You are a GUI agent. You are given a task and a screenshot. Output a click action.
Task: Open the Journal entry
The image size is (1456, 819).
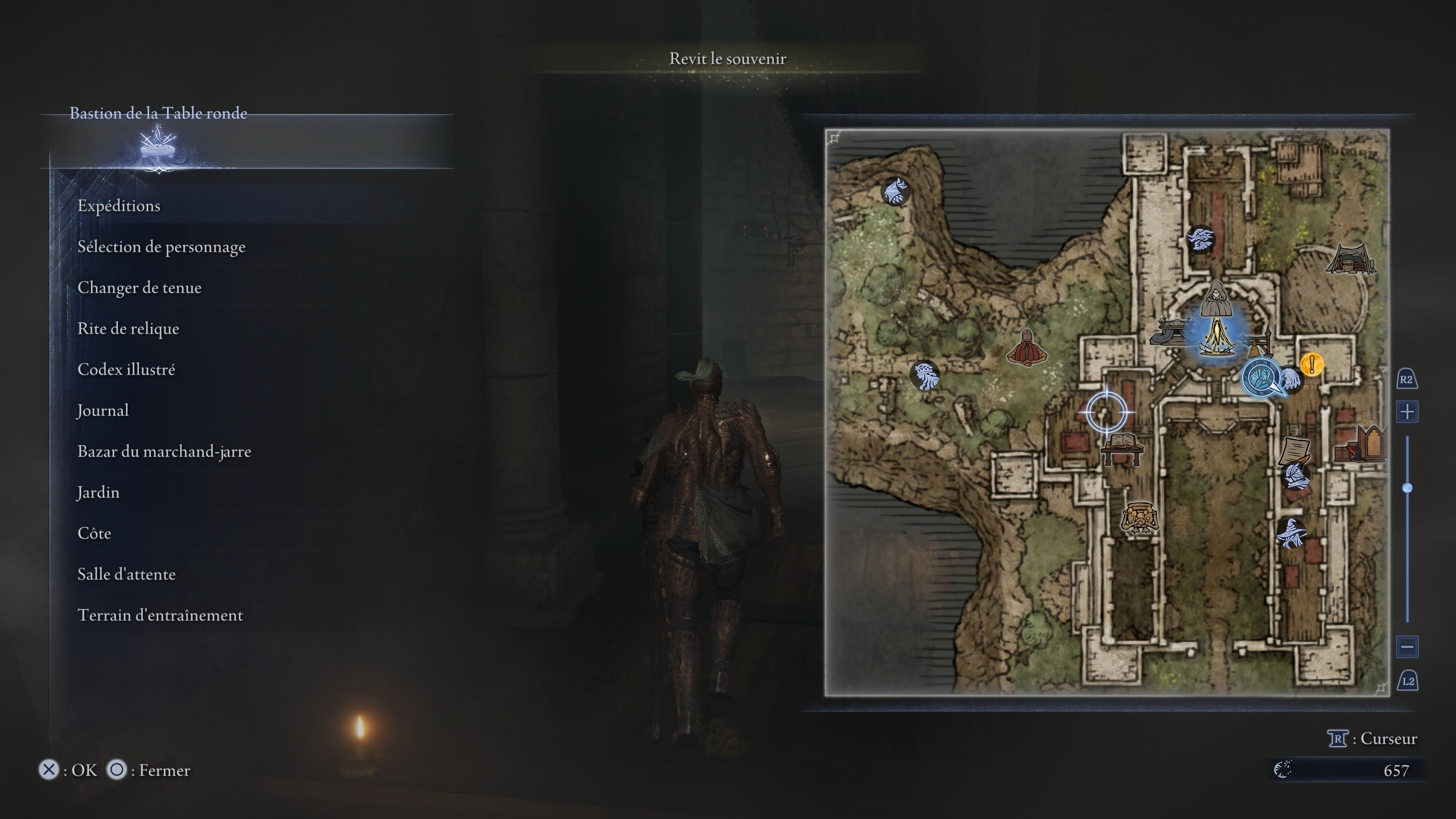[103, 410]
